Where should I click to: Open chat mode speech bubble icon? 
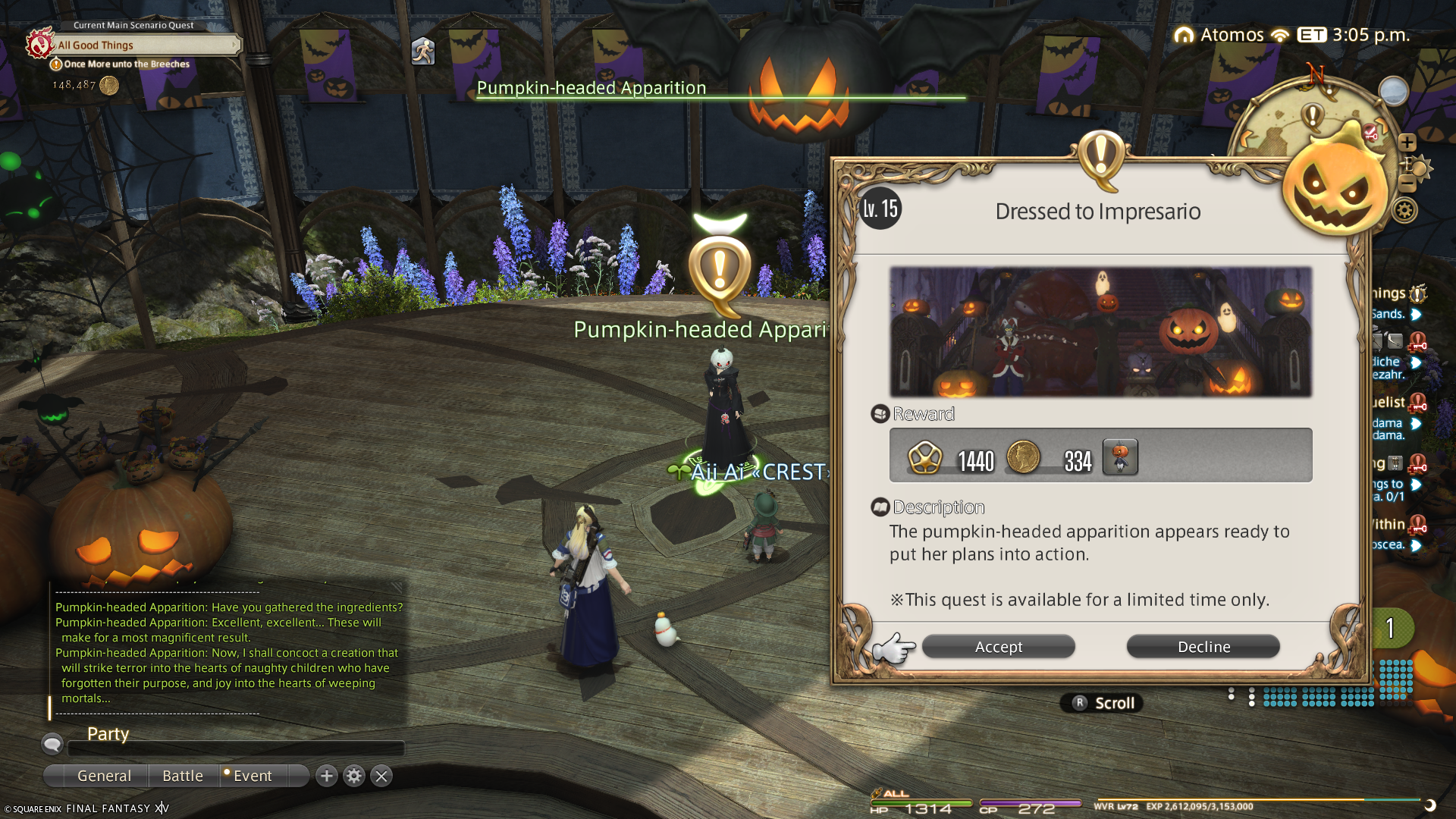point(52,744)
